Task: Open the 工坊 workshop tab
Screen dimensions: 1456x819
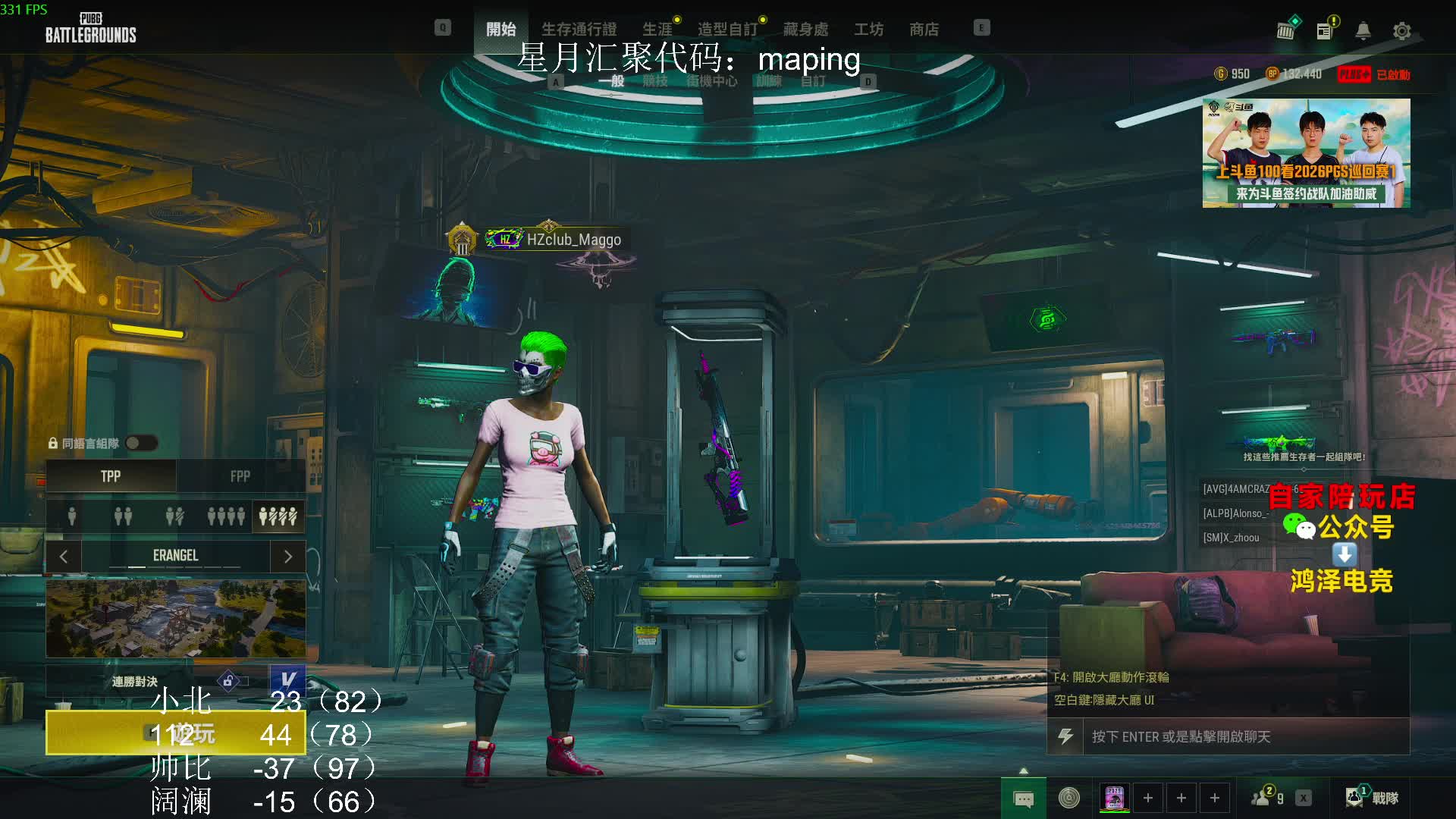Action: [868, 29]
